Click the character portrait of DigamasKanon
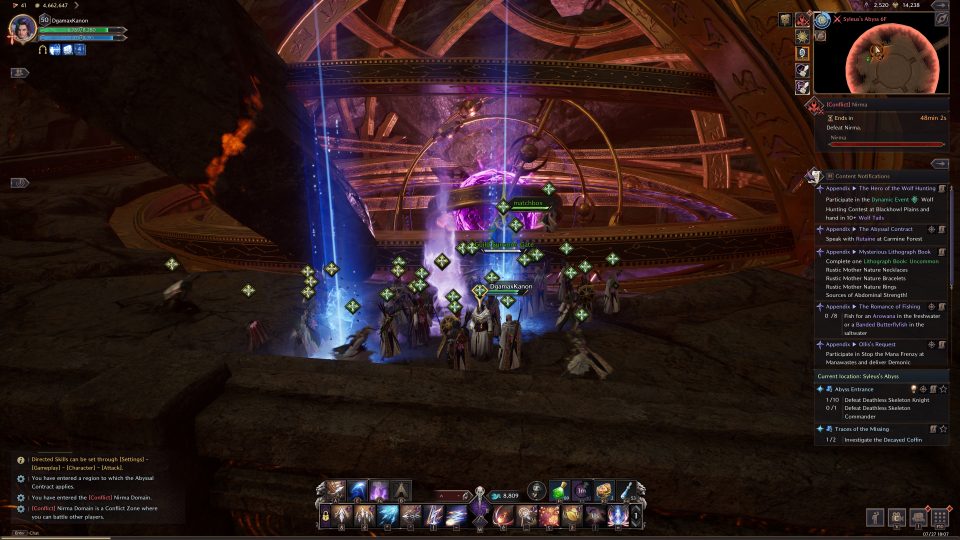The height and width of the screenshot is (540, 960). [22, 28]
